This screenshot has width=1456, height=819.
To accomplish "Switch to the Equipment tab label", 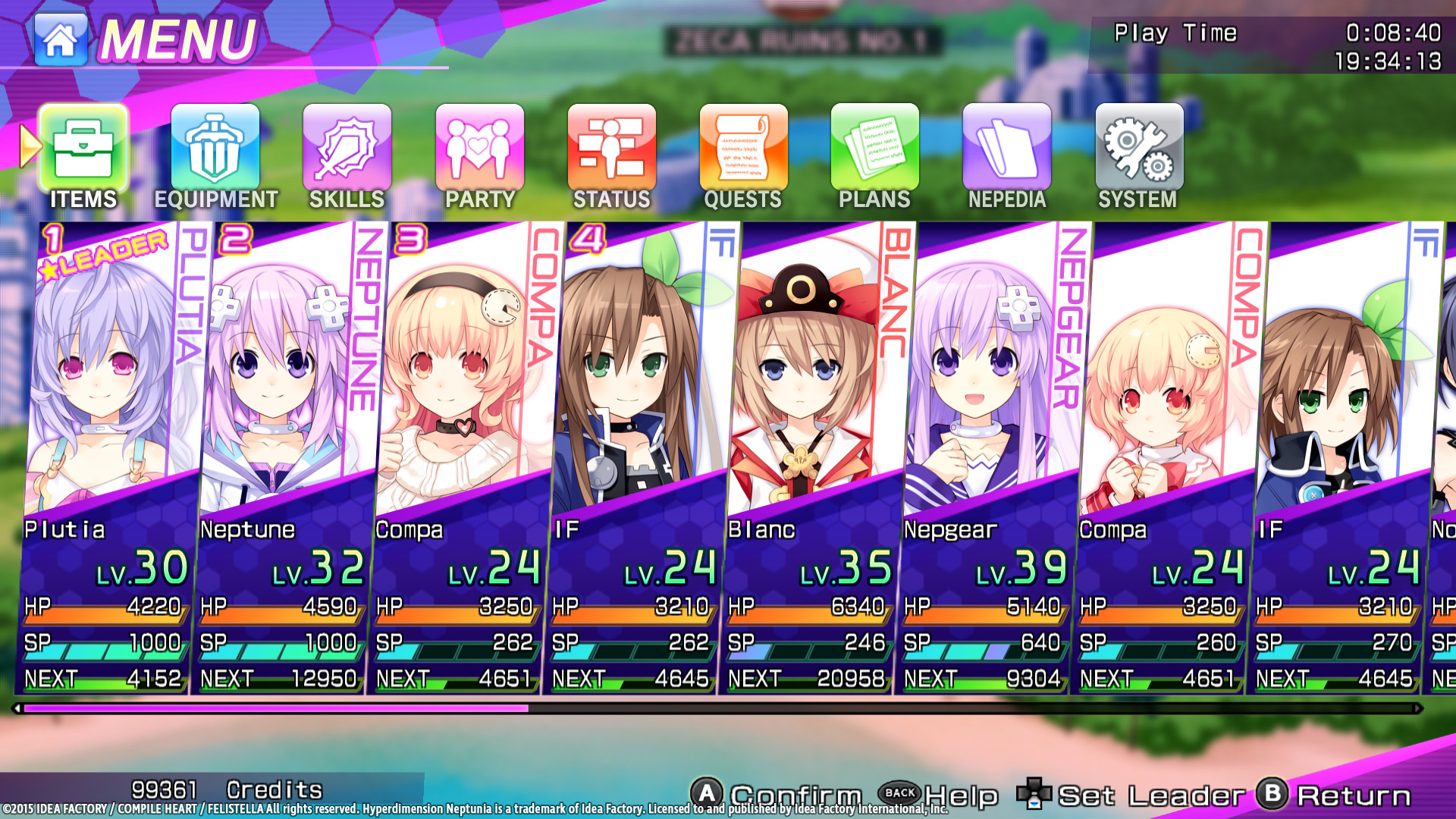I will point(215,199).
